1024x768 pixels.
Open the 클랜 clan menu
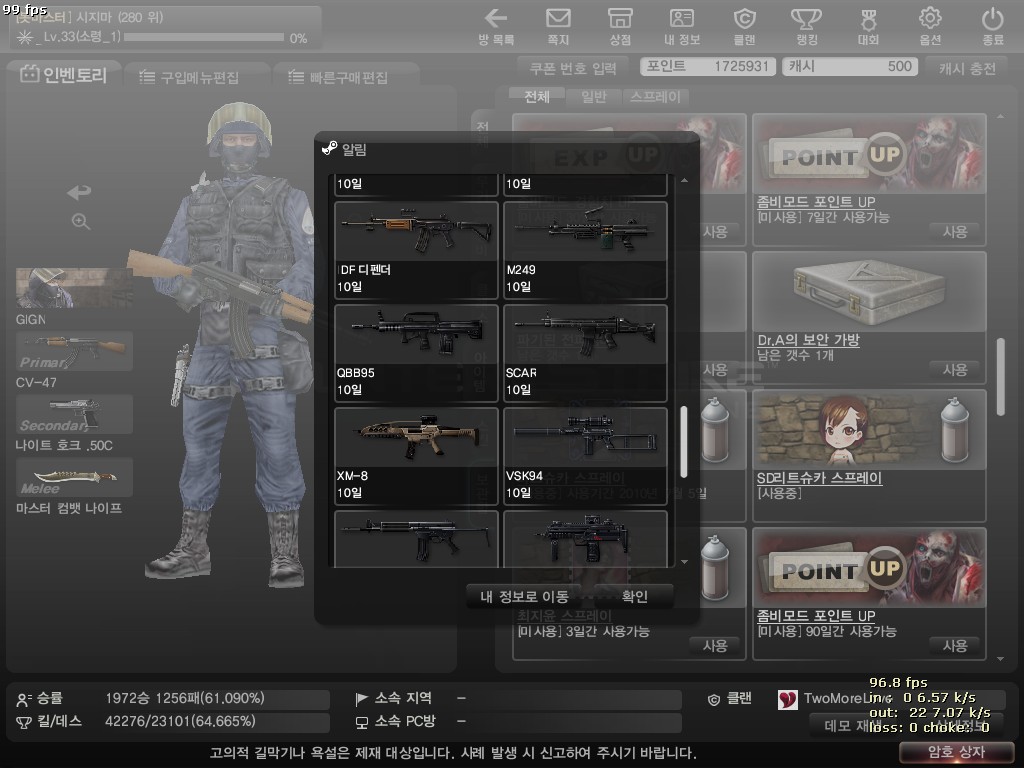pyautogui.click(x=744, y=26)
